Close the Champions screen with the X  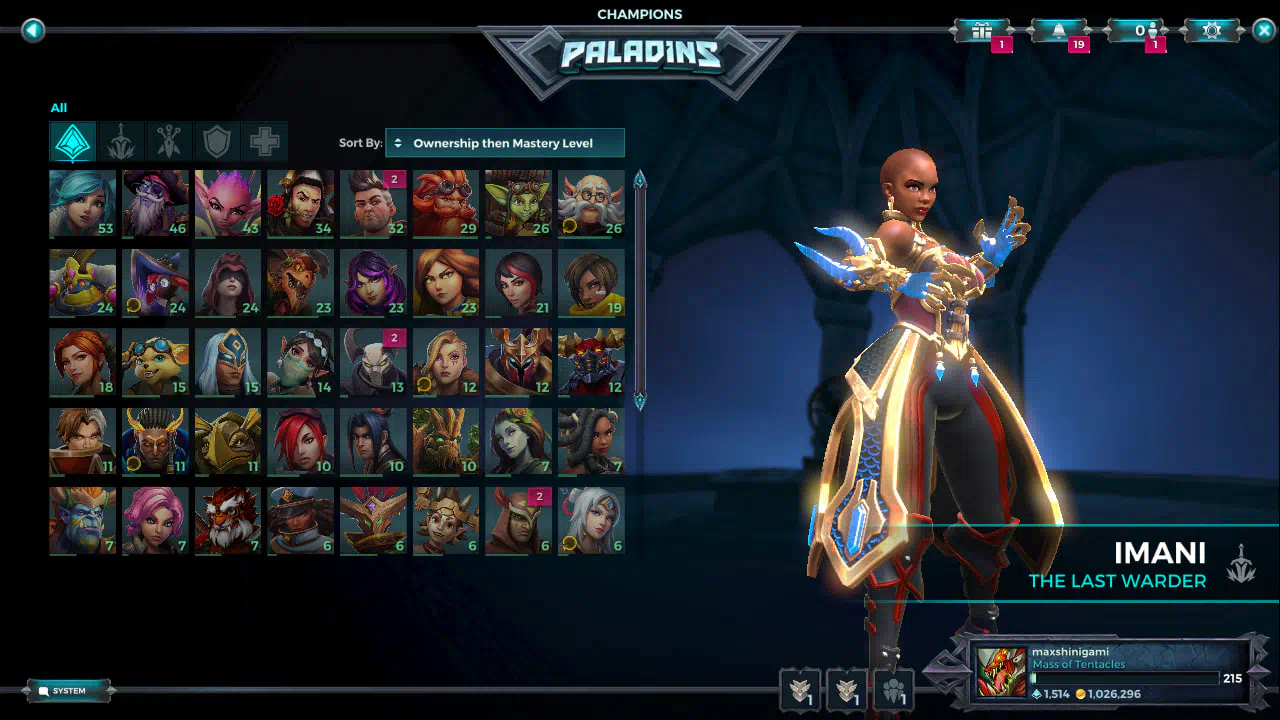1264,30
